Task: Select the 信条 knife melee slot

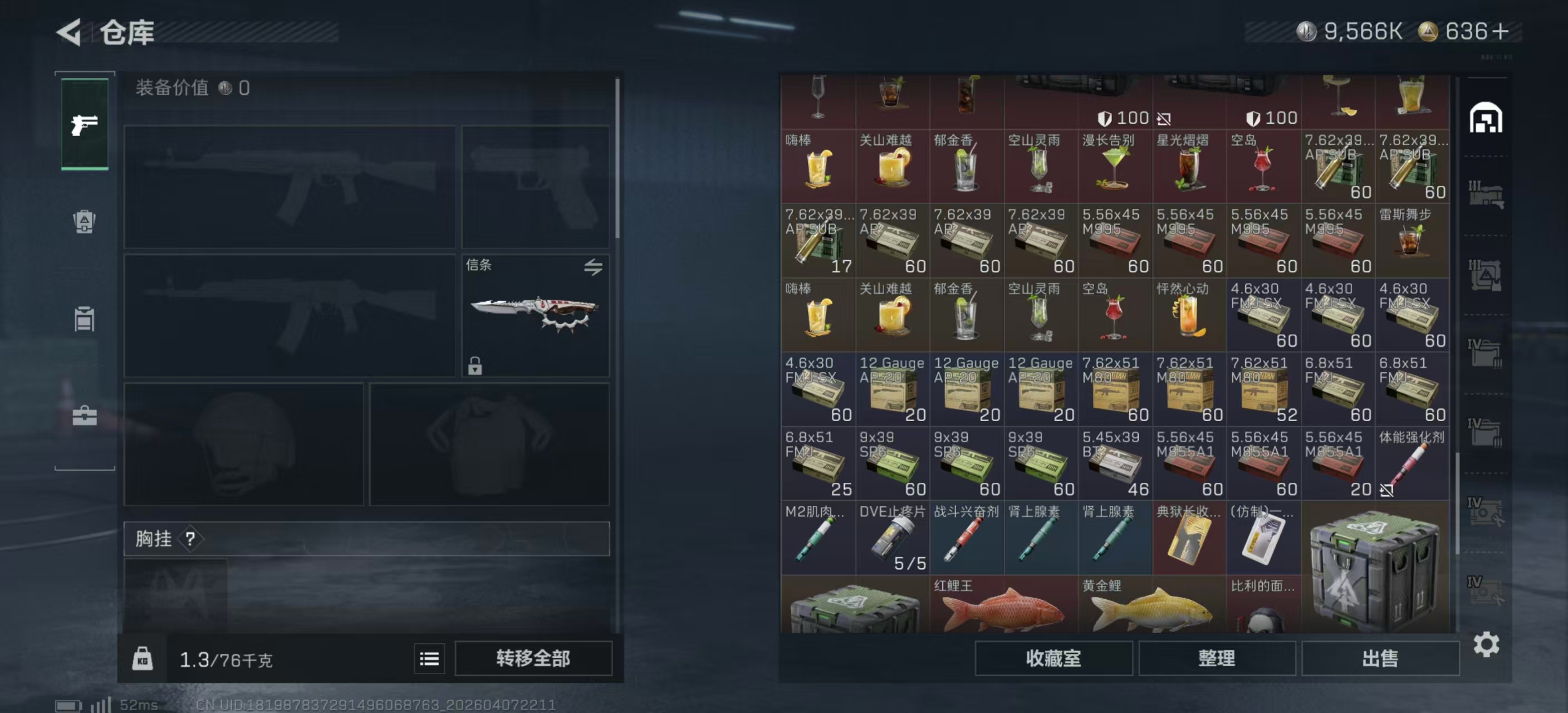Action: 535,315
